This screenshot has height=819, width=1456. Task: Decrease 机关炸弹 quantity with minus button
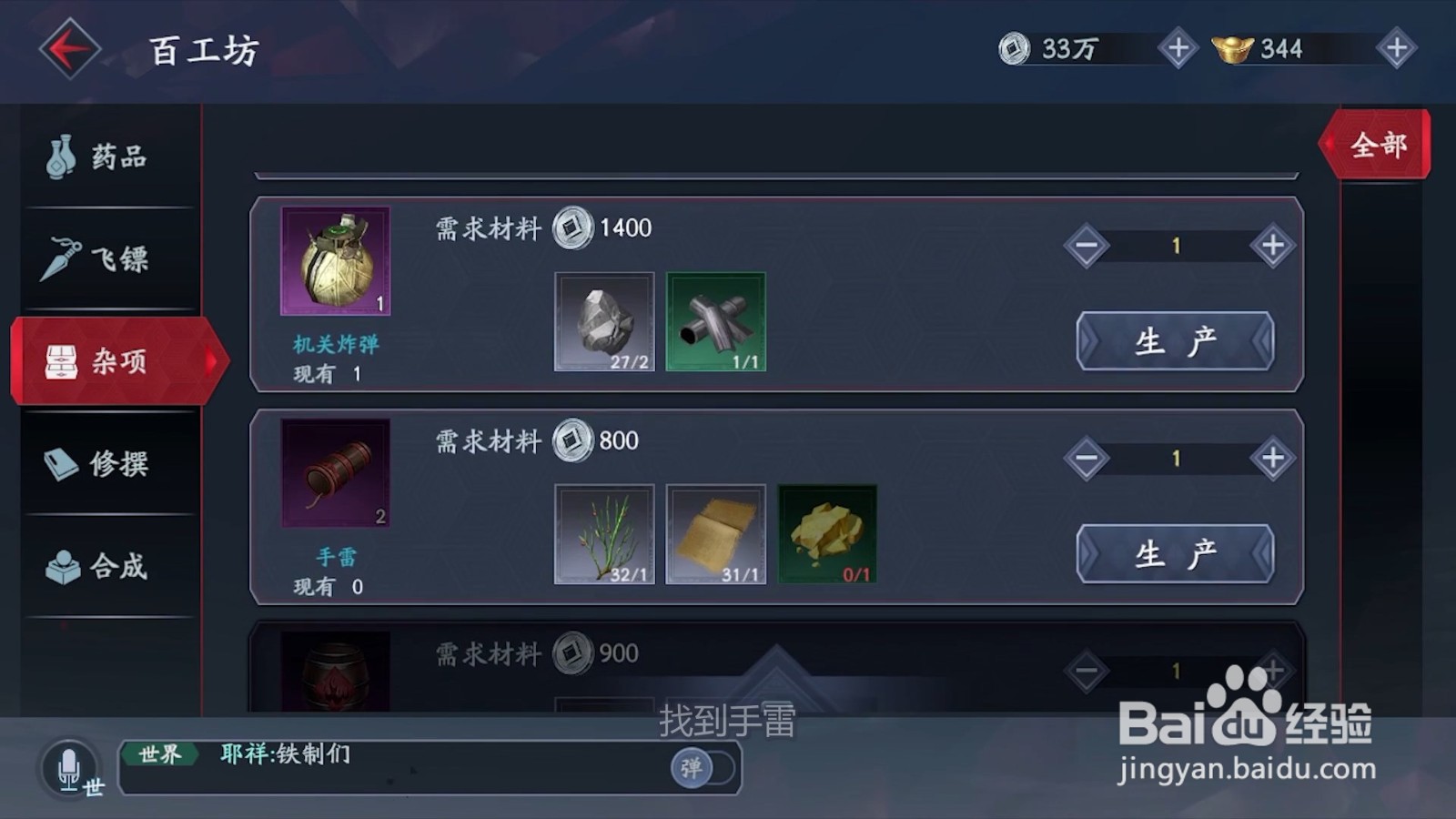point(1087,246)
